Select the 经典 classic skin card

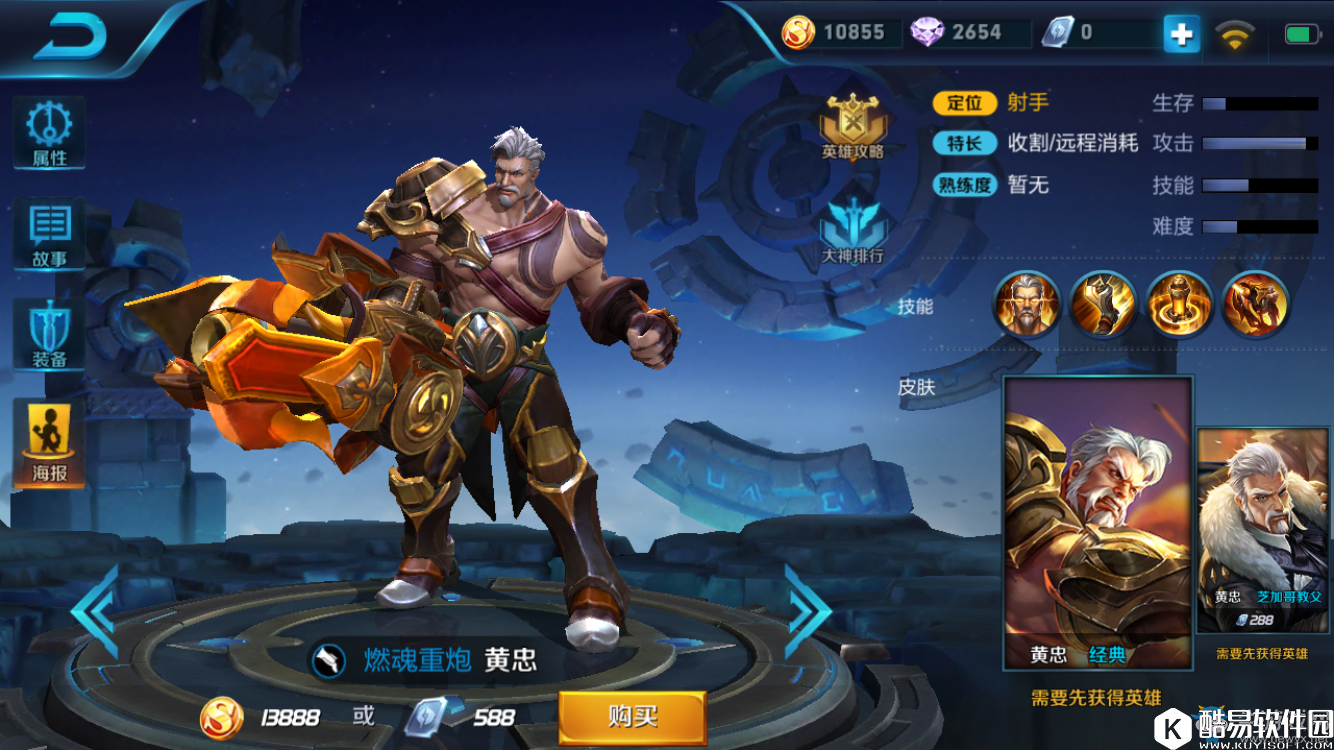tap(1097, 522)
